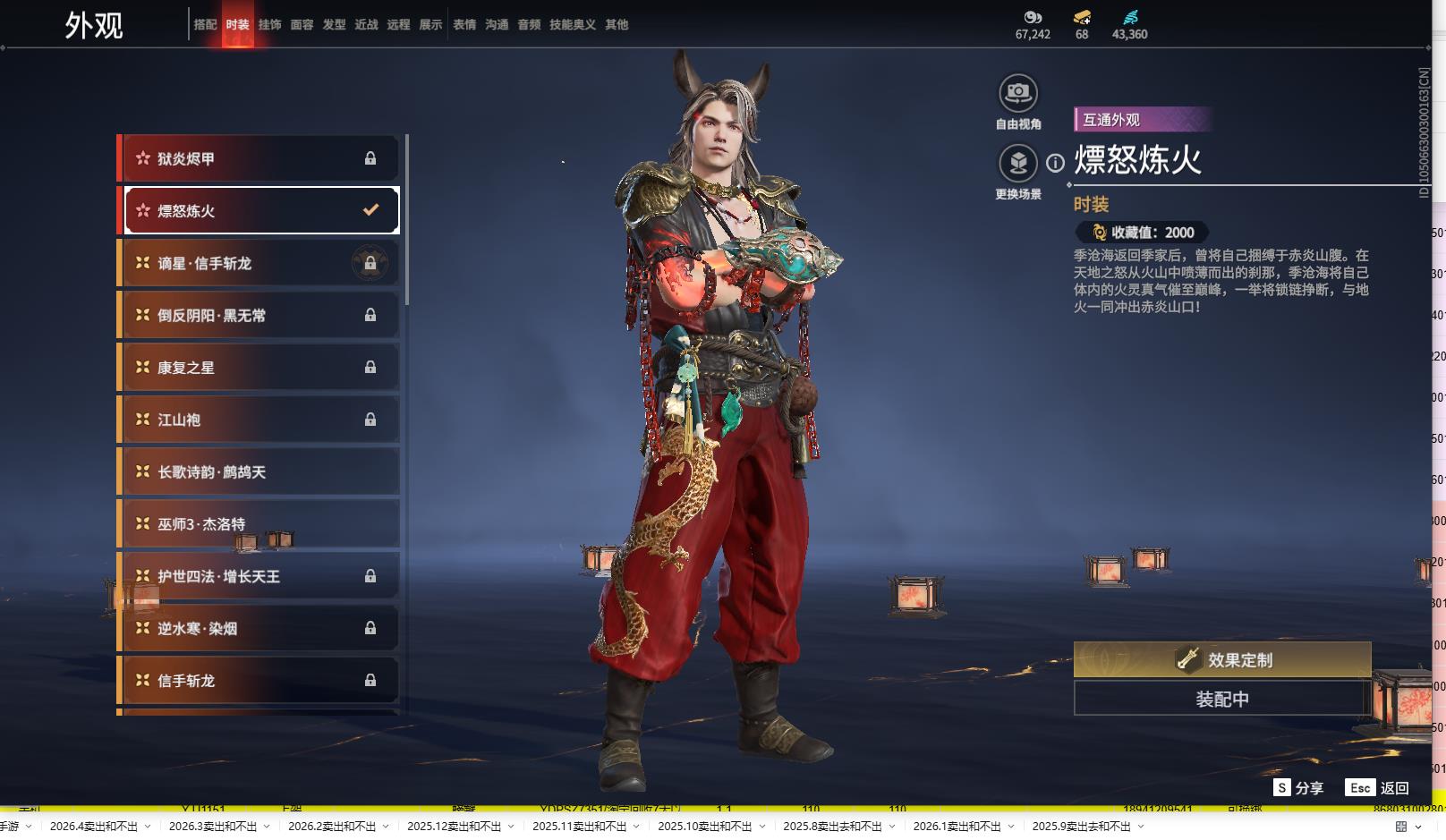Select the 逆水寒·染烟 outfit
The height and width of the screenshot is (840, 1446).
click(x=259, y=629)
